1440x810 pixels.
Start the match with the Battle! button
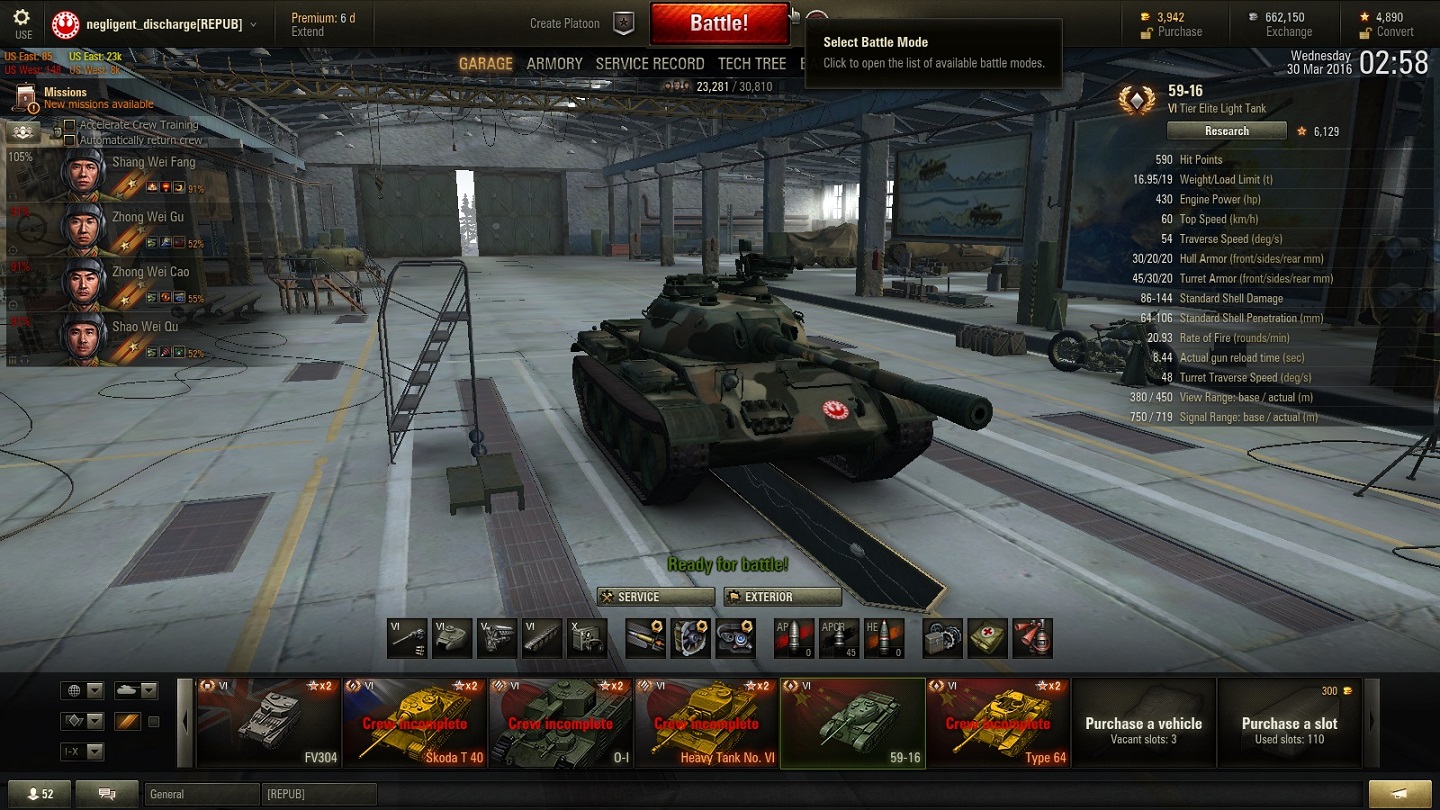click(x=719, y=23)
